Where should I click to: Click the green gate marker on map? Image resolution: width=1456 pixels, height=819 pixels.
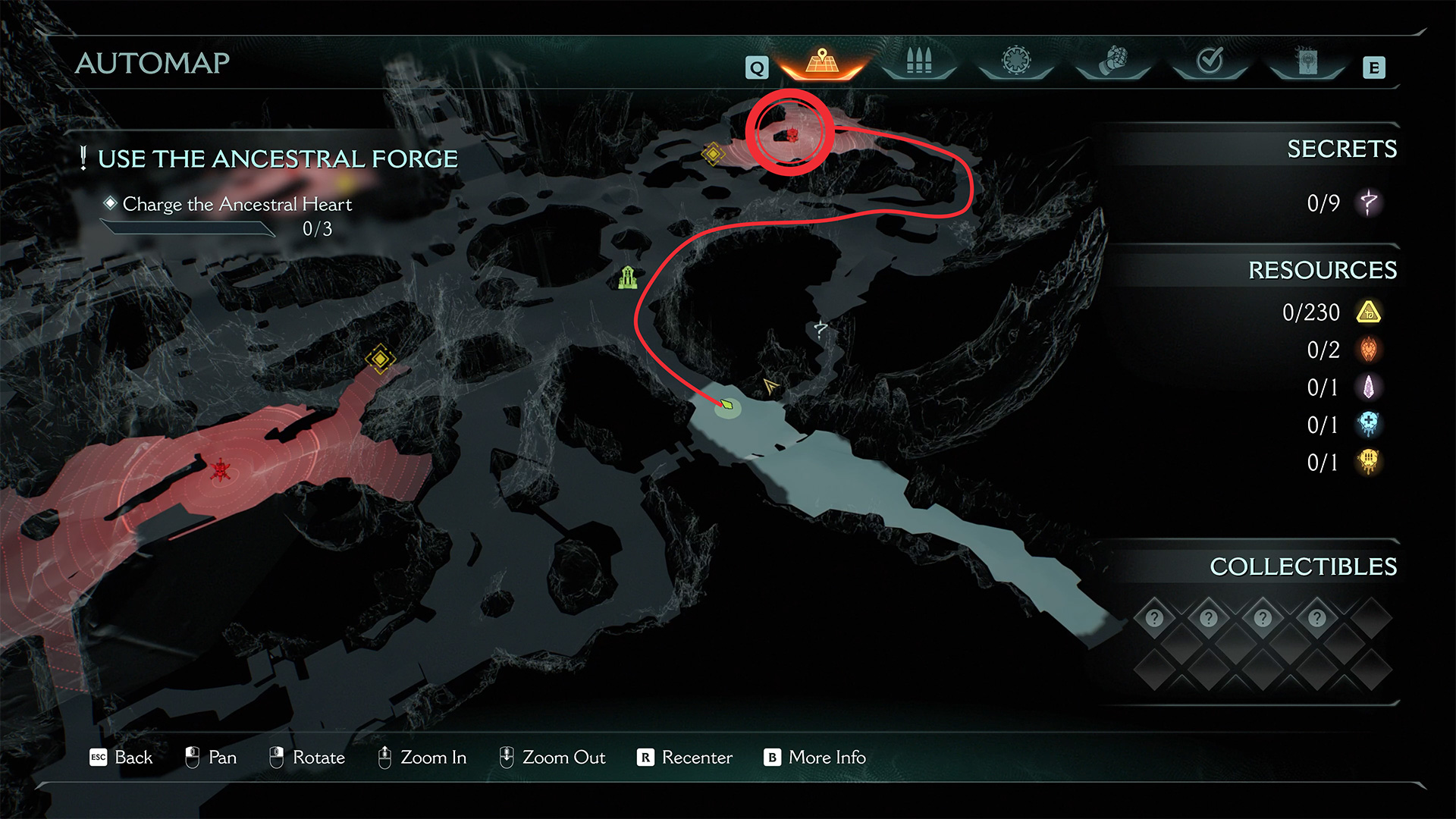pyautogui.click(x=627, y=278)
